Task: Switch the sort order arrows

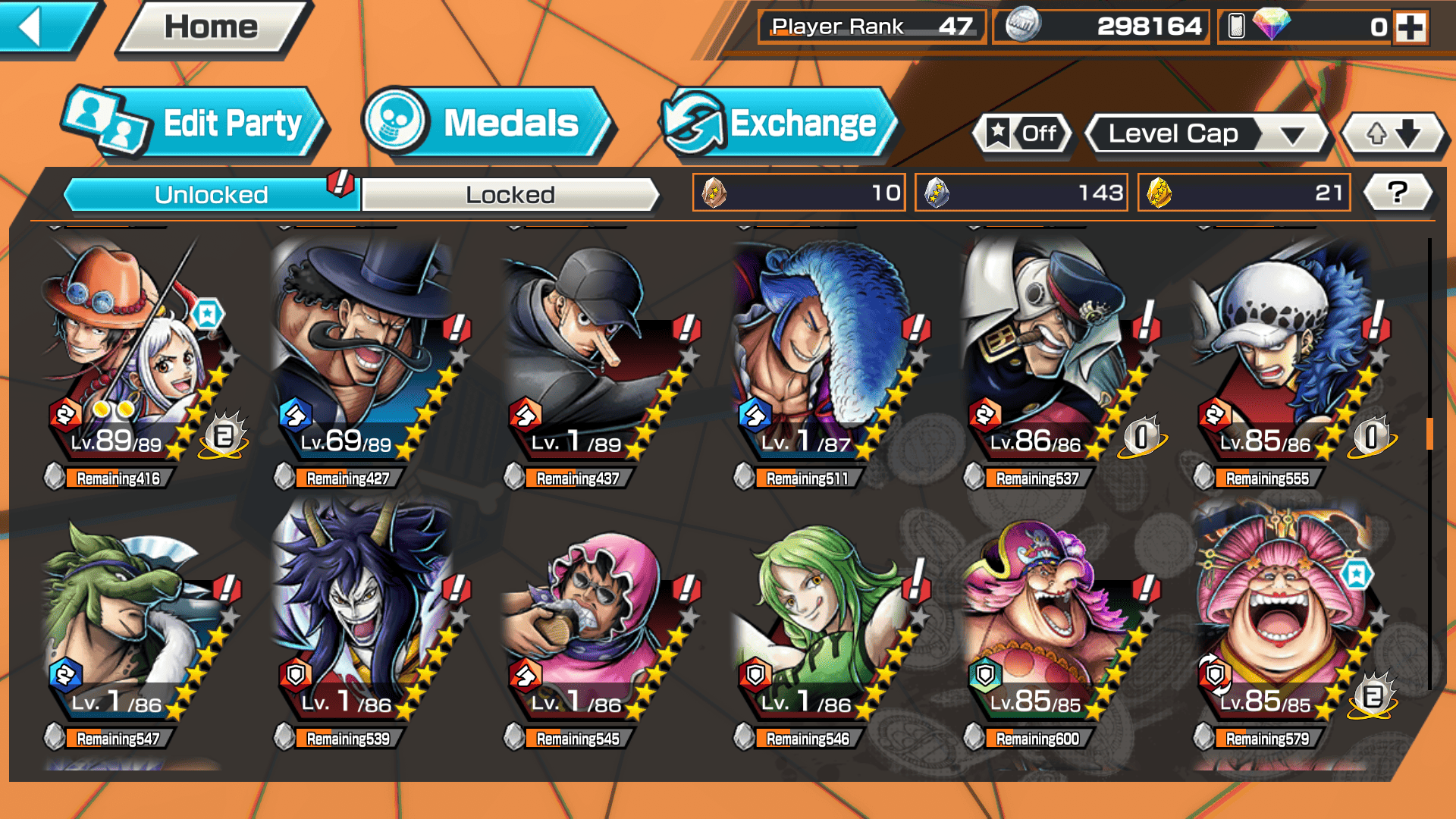Action: click(1393, 134)
